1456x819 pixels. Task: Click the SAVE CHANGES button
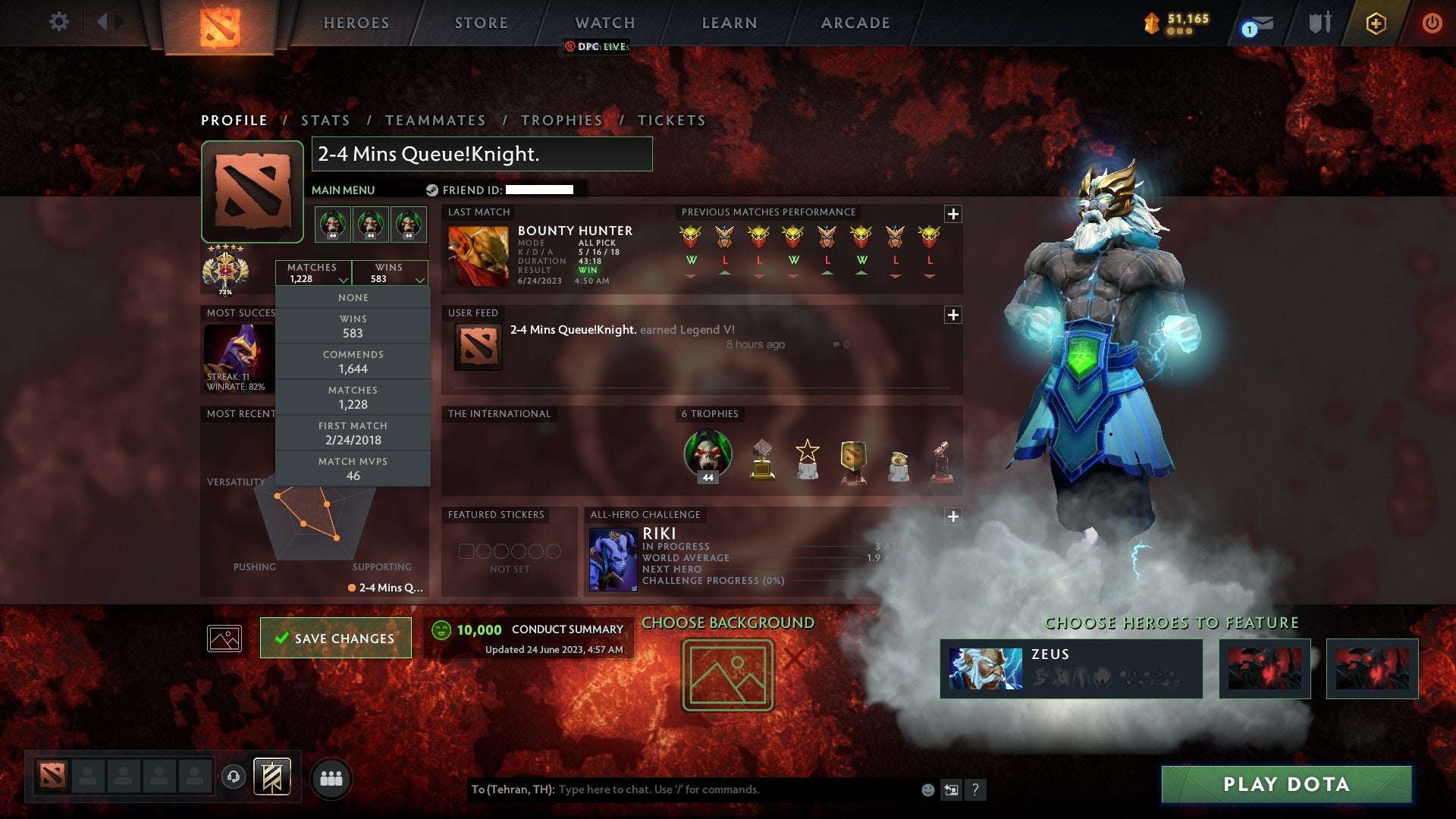click(x=335, y=638)
